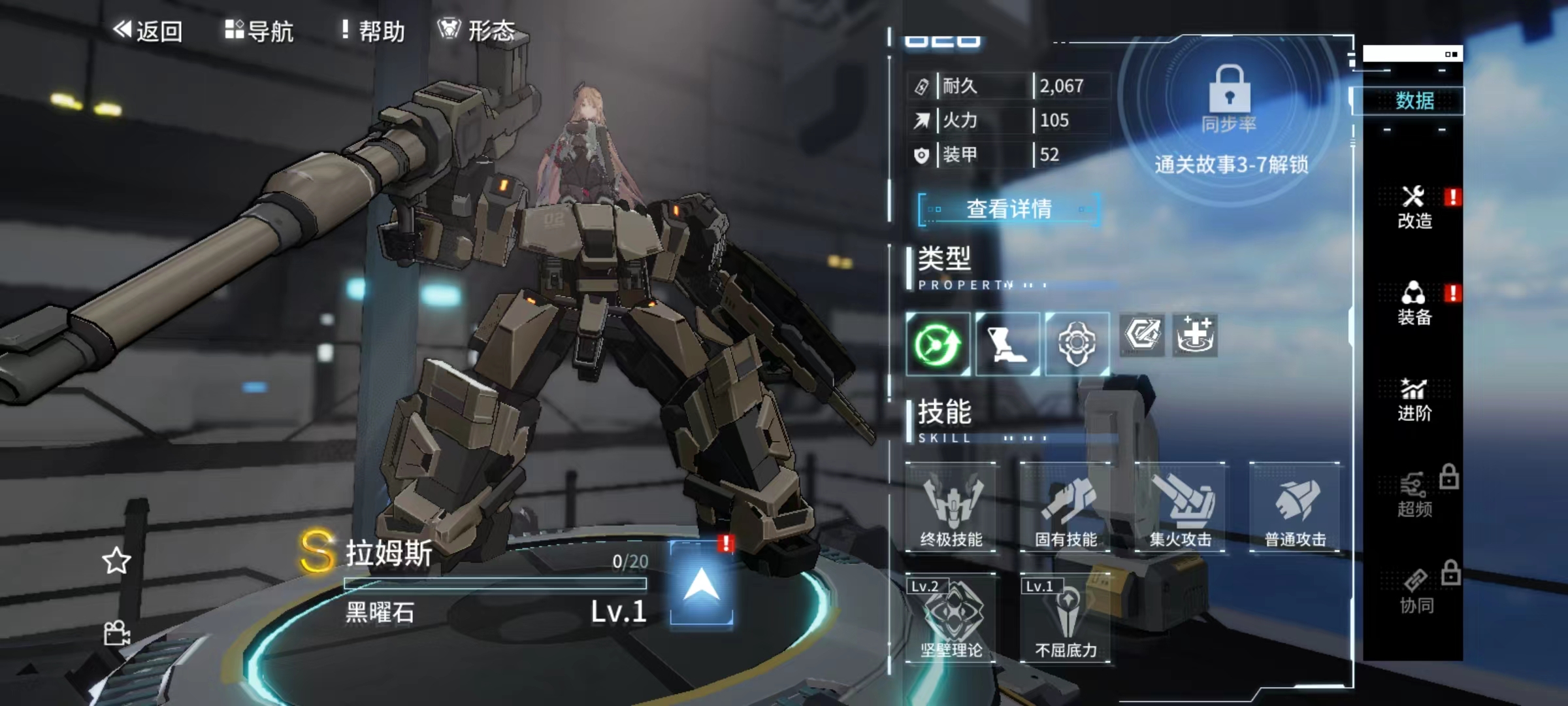Tap the blue level-up arrow button
The width and height of the screenshot is (1568, 706).
pyautogui.click(x=702, y=583)
